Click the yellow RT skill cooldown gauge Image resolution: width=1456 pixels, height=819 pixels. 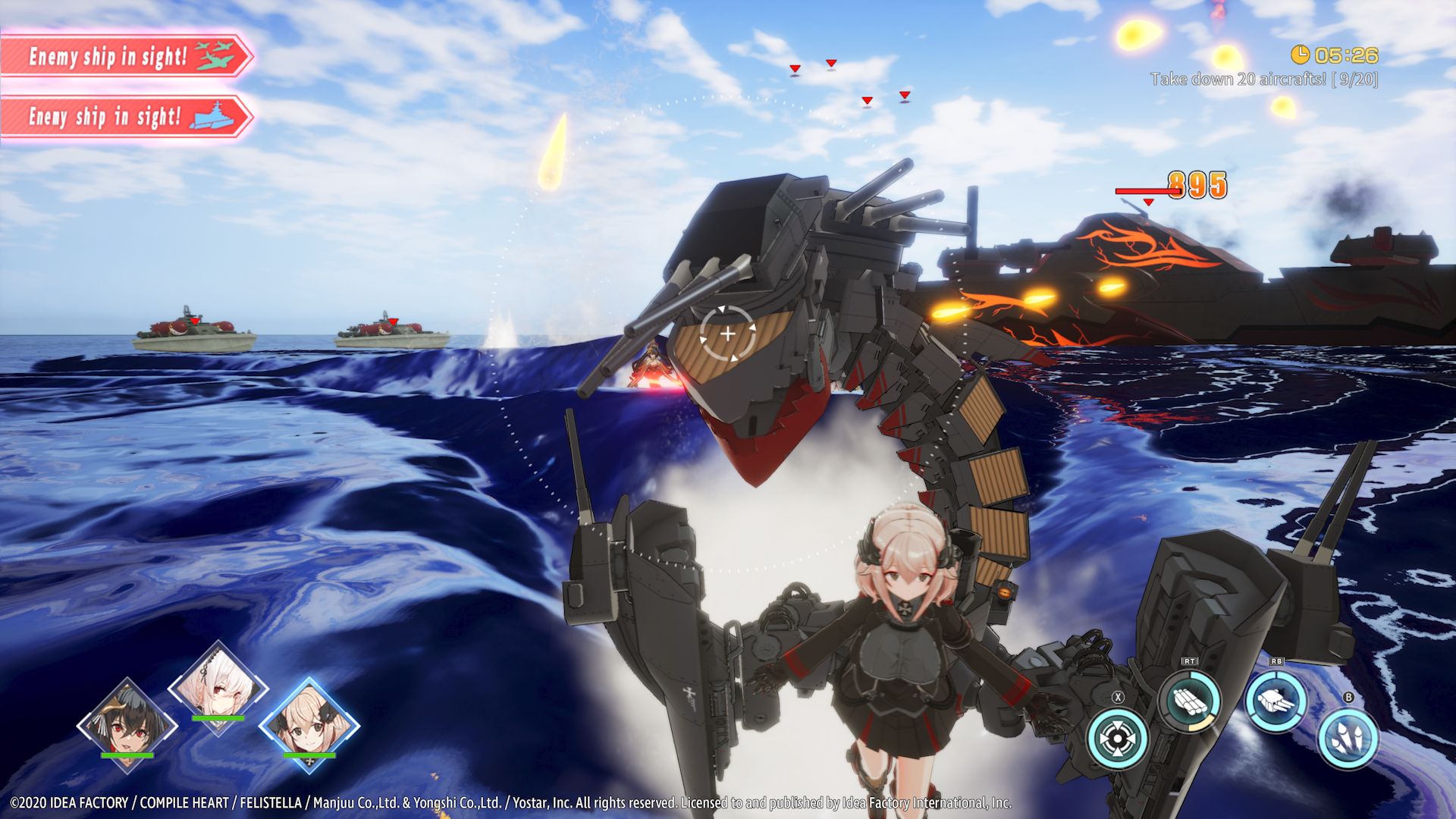[x=1199, y=726]
